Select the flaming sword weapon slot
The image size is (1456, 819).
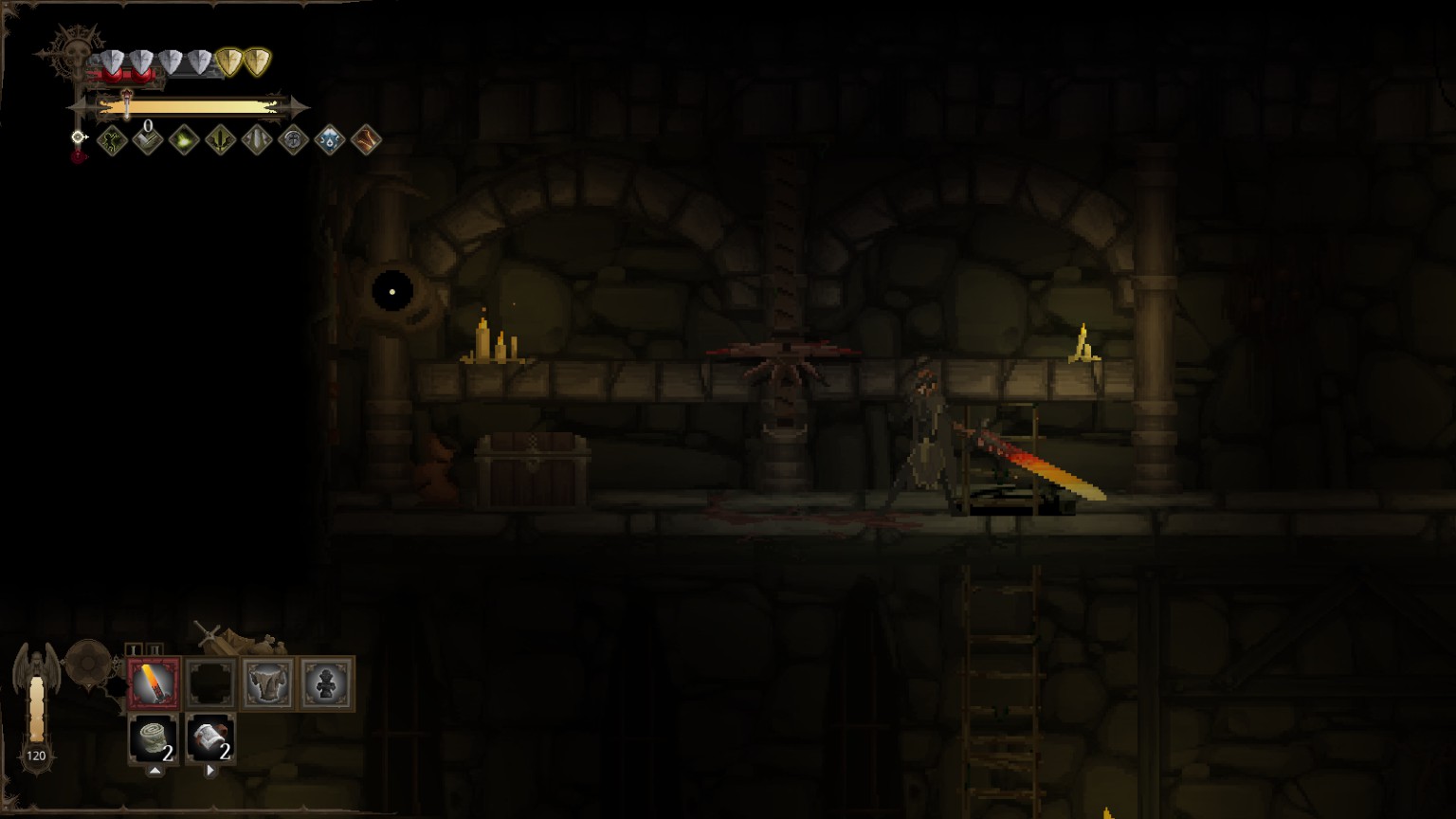point(154,682)
